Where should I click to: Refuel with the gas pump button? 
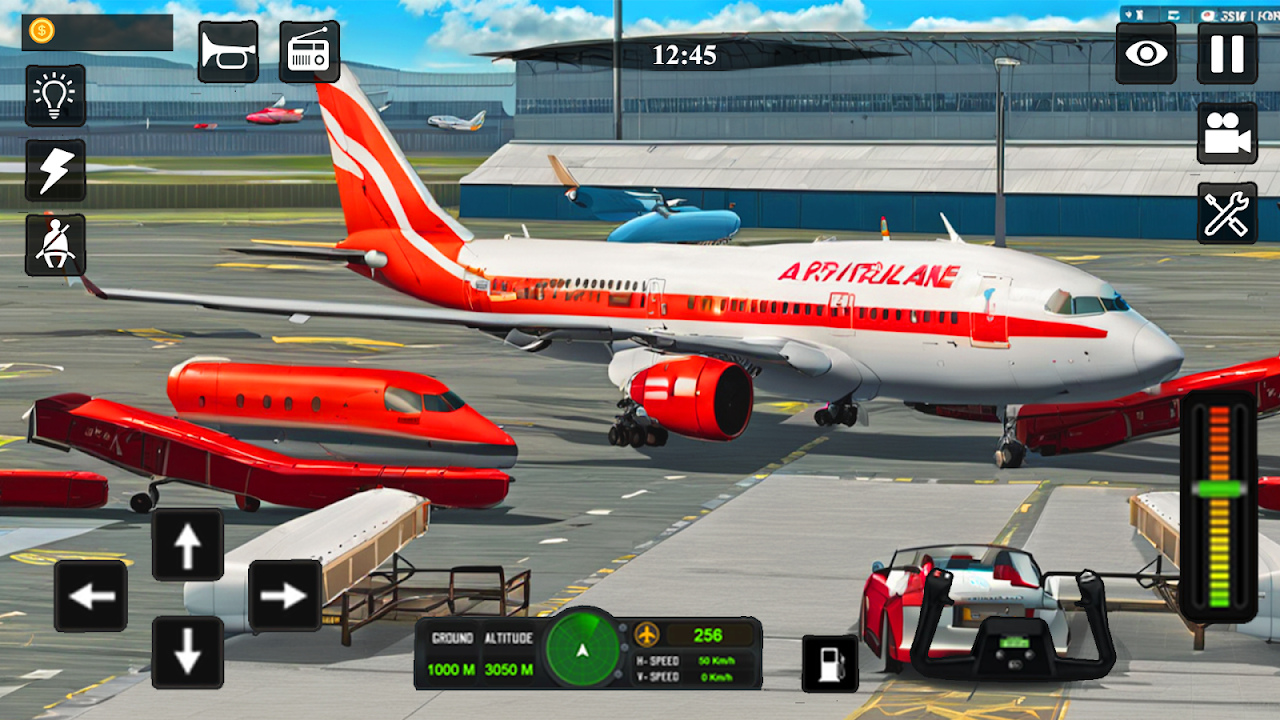point(830,664)
